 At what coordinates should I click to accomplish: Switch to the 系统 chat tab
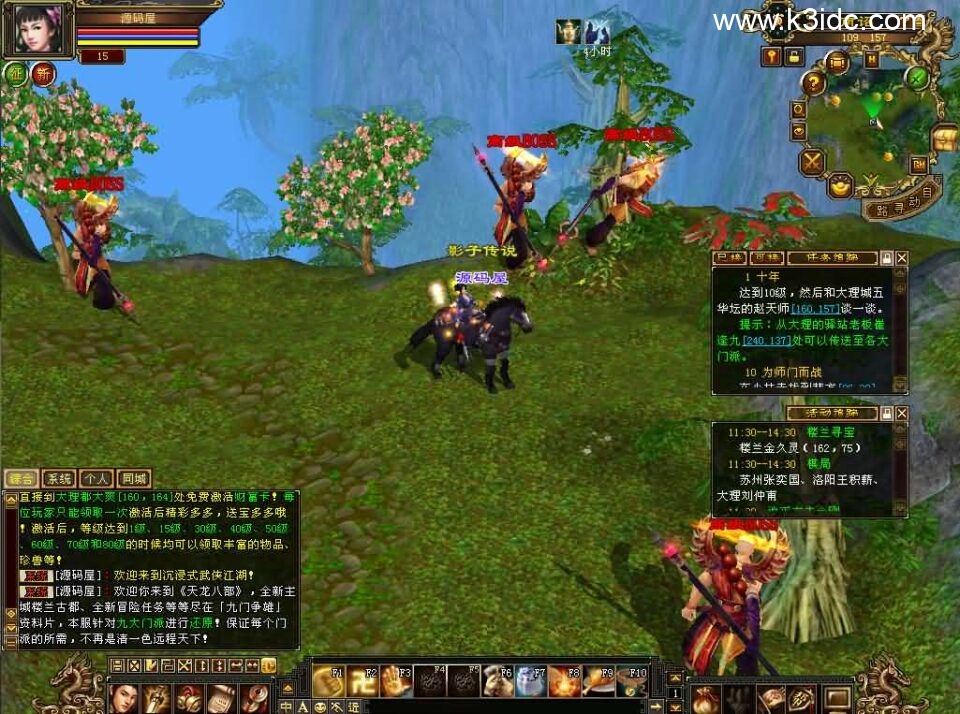click(x=59, y=479)
